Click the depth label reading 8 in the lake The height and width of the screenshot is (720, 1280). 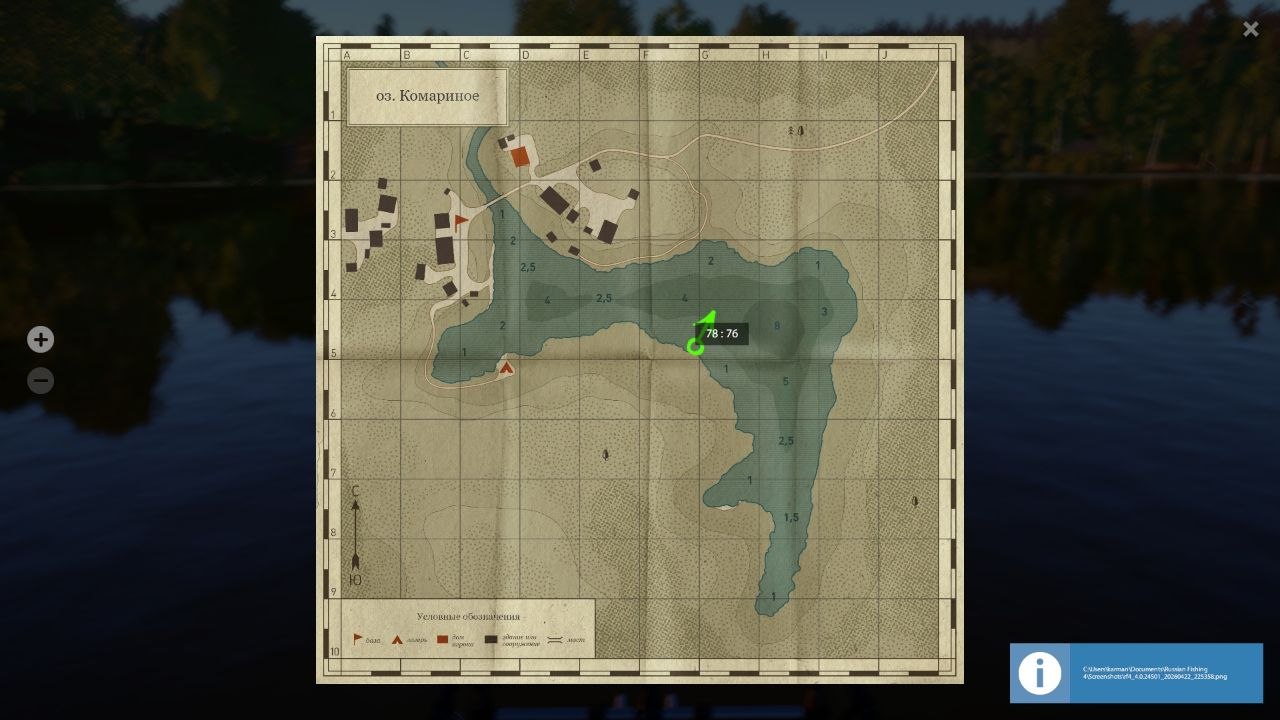pos(778,324)
